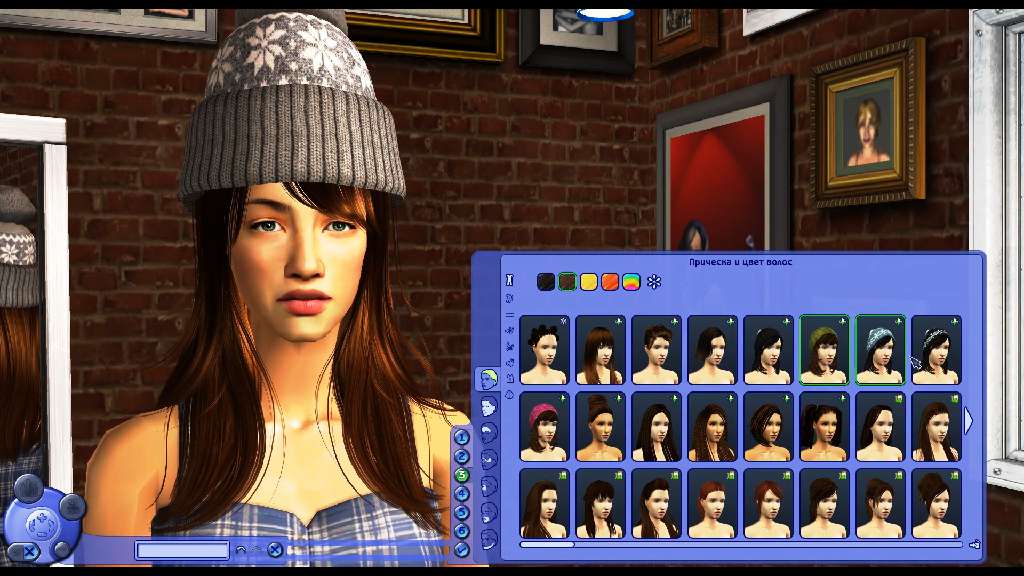Choose the rainbow custom hair color swatch
1024x576 pixels.
[x=631, y=282]
